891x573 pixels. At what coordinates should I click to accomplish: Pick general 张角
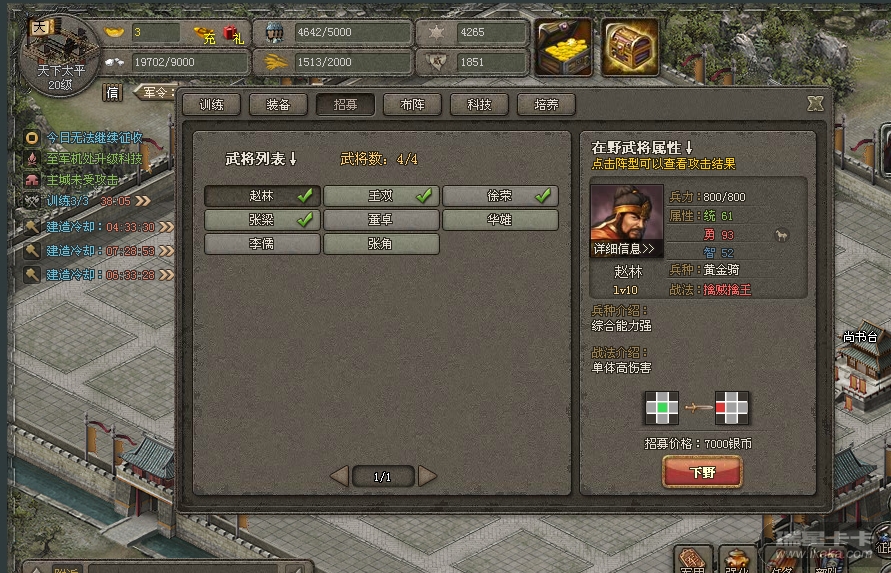click(381, 244)
